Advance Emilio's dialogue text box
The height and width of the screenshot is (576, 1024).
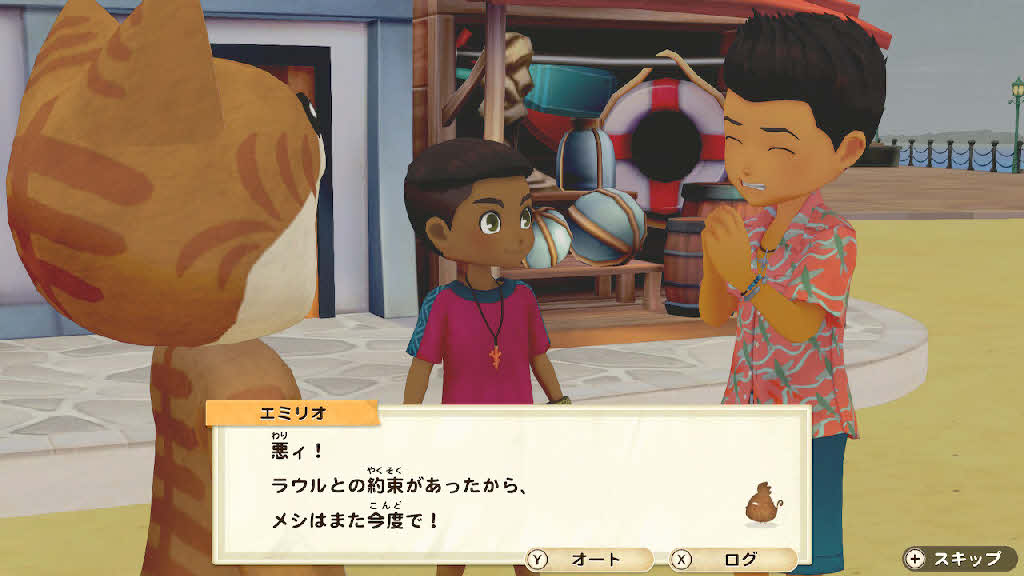(x=510, y=480)
